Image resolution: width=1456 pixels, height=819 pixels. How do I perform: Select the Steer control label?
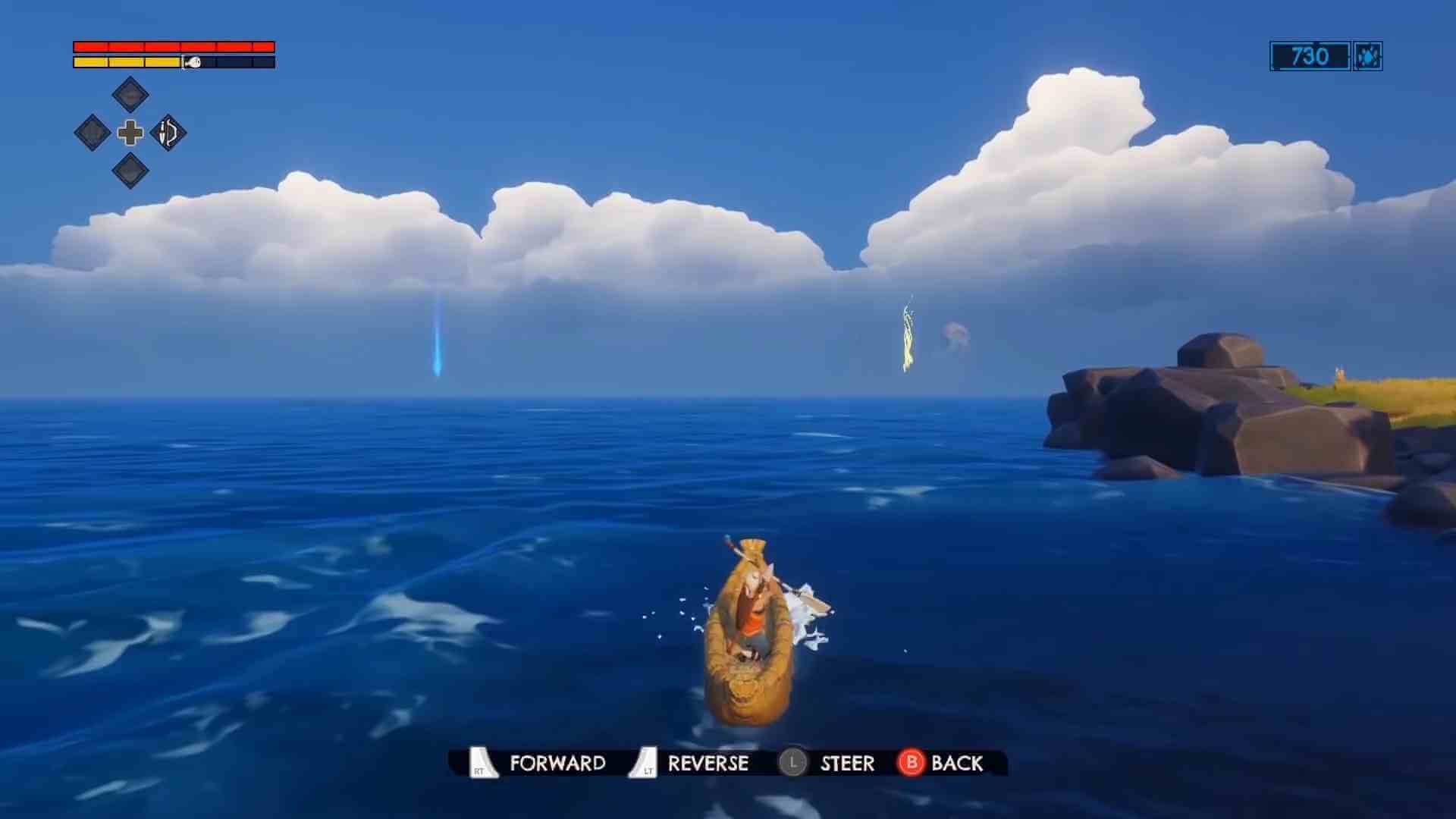pyautogui.click(x=847, y=764)
